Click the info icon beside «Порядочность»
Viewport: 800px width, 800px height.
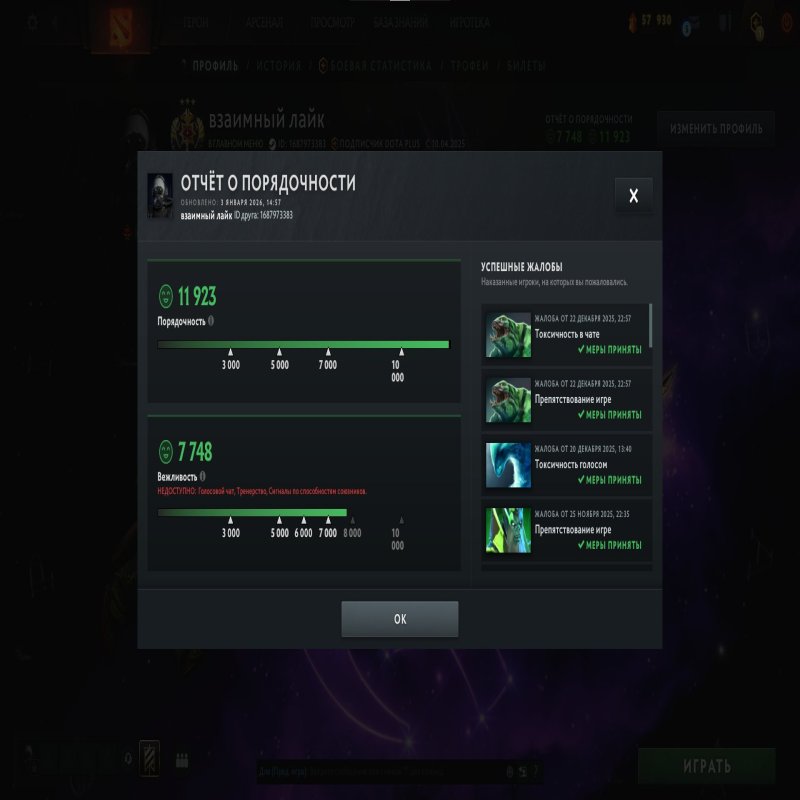point(211,322)
